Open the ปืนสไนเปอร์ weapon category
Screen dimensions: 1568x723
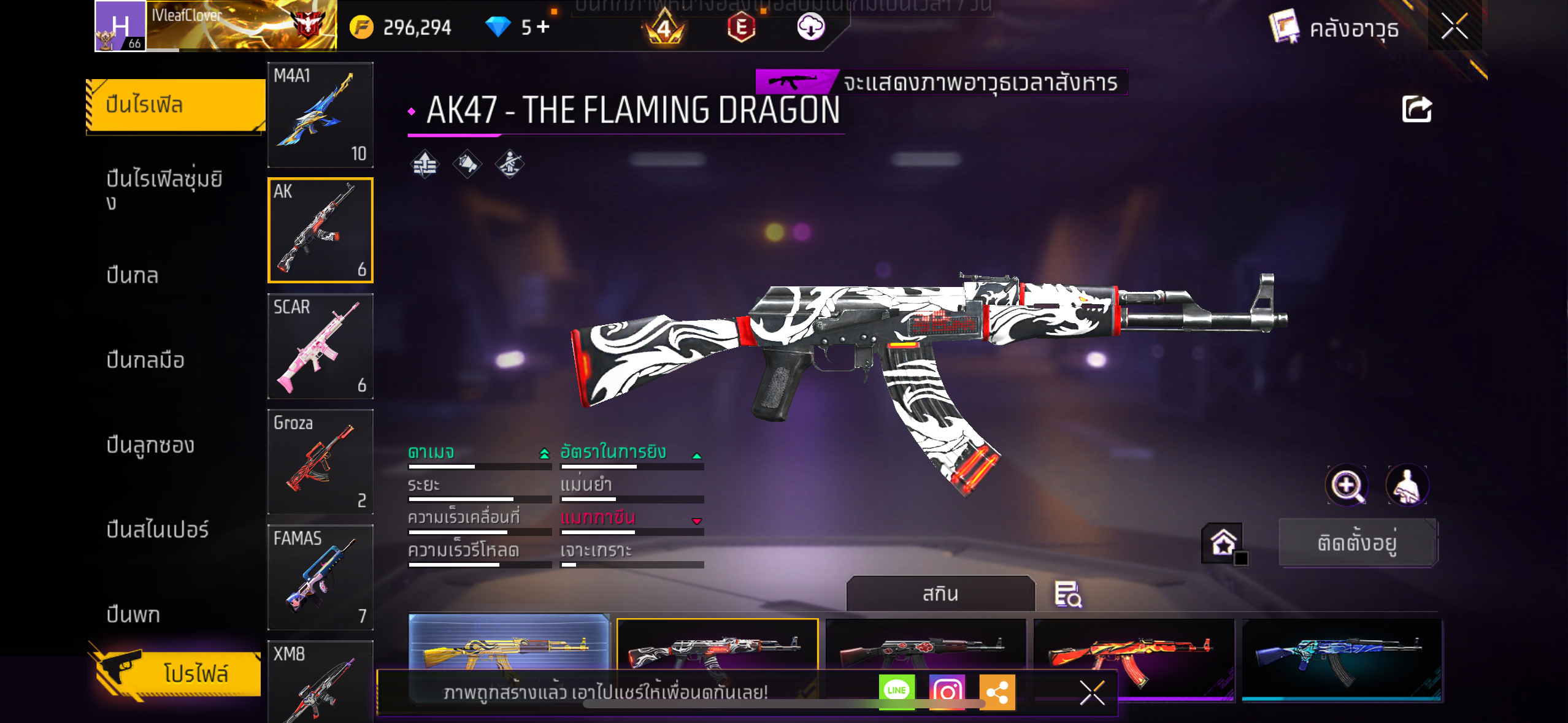point(158,529)
